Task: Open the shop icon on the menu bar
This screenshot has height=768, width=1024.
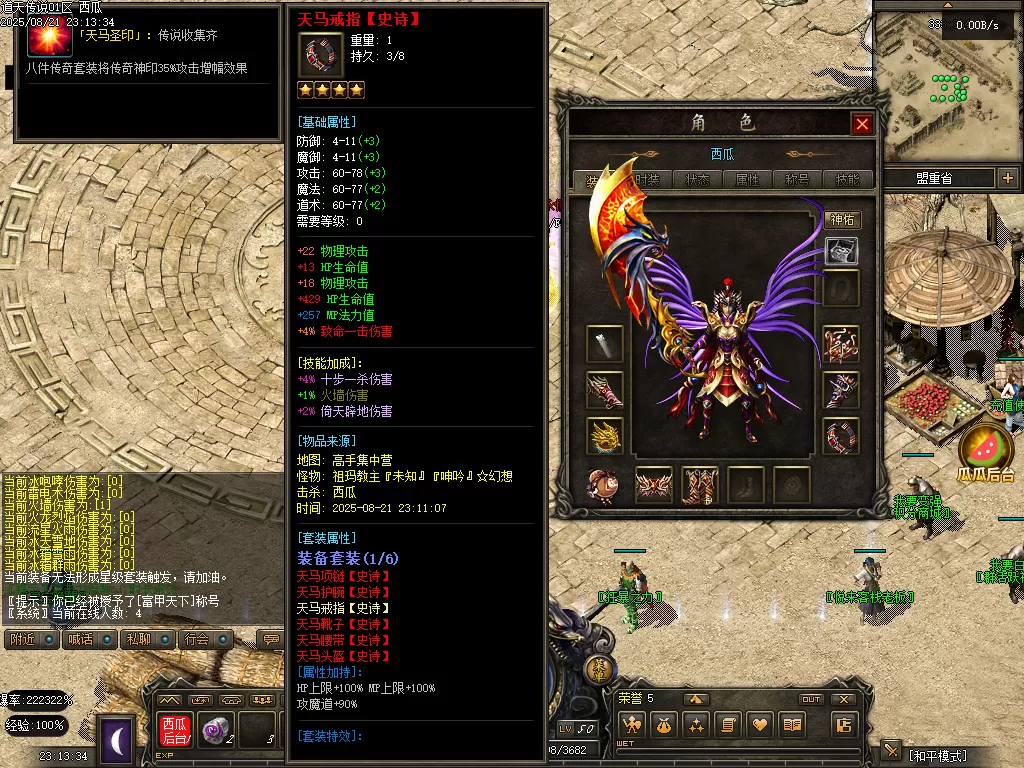Action: pyautogui.click(x=845, y=725)
